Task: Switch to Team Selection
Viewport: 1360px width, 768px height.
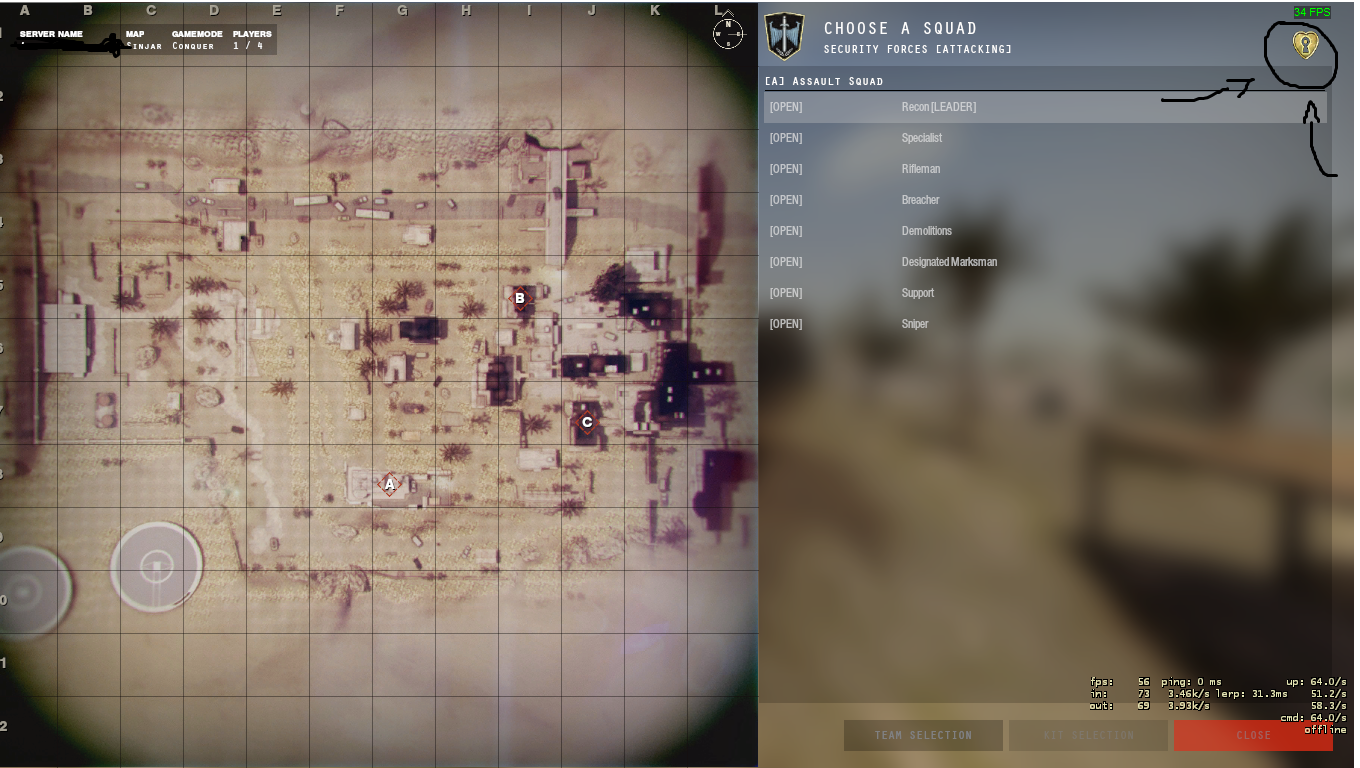Action: pos(922,735)
